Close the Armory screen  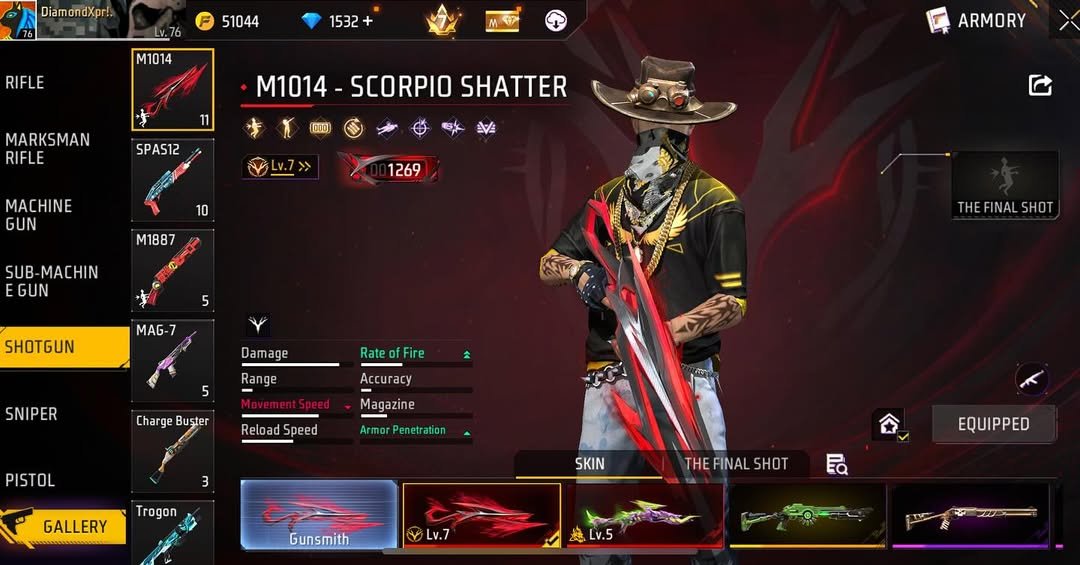[1068, 20]
